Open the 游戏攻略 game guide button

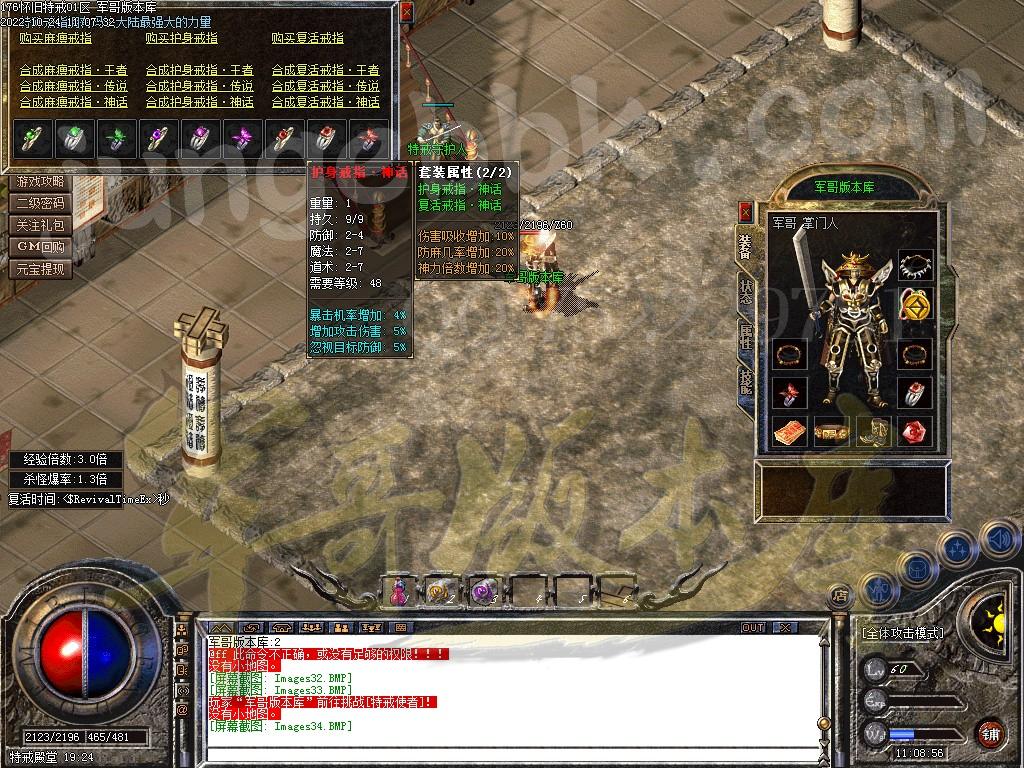(x=41, y=182)
